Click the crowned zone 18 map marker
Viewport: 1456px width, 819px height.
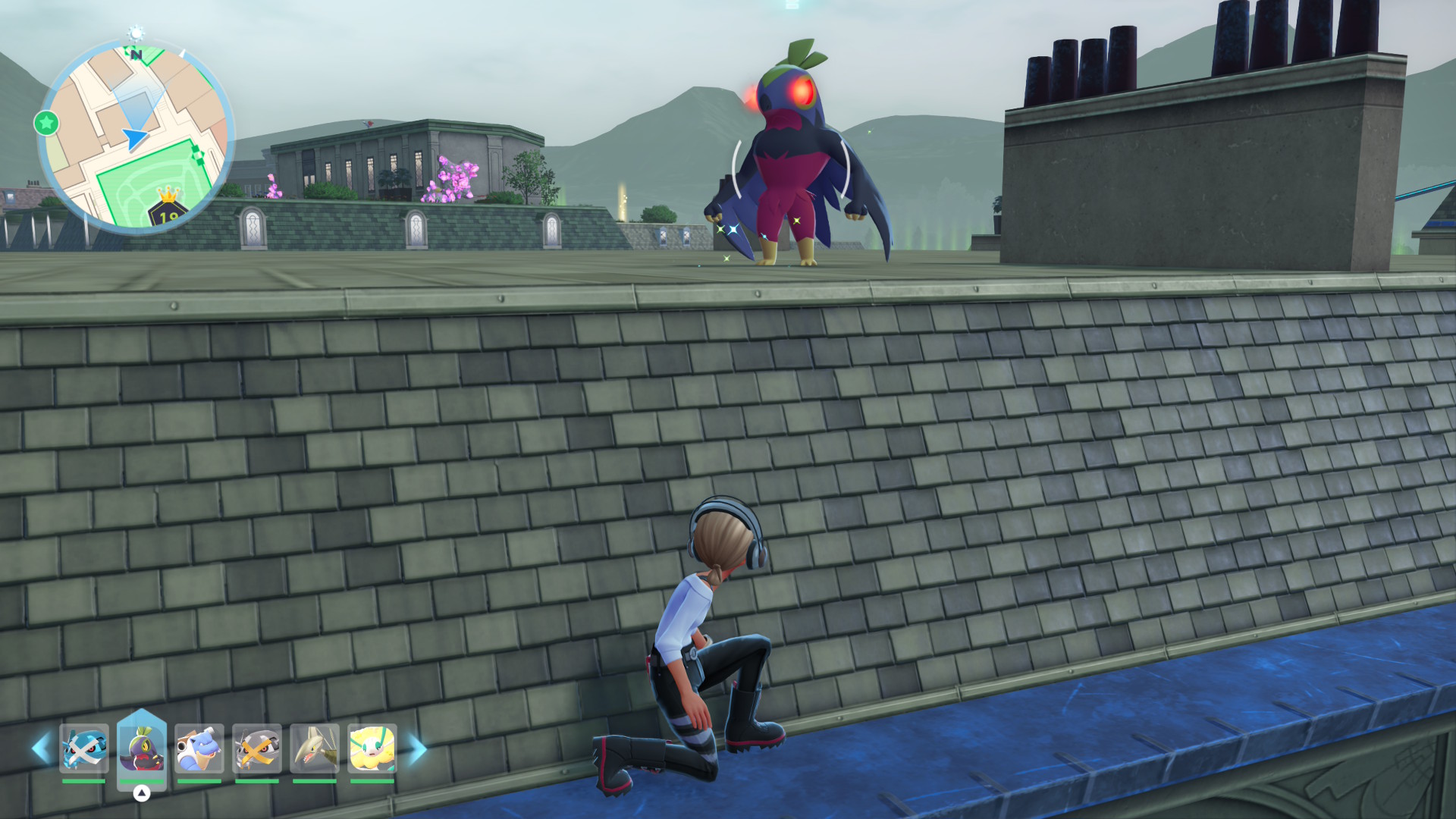point(168,210)
